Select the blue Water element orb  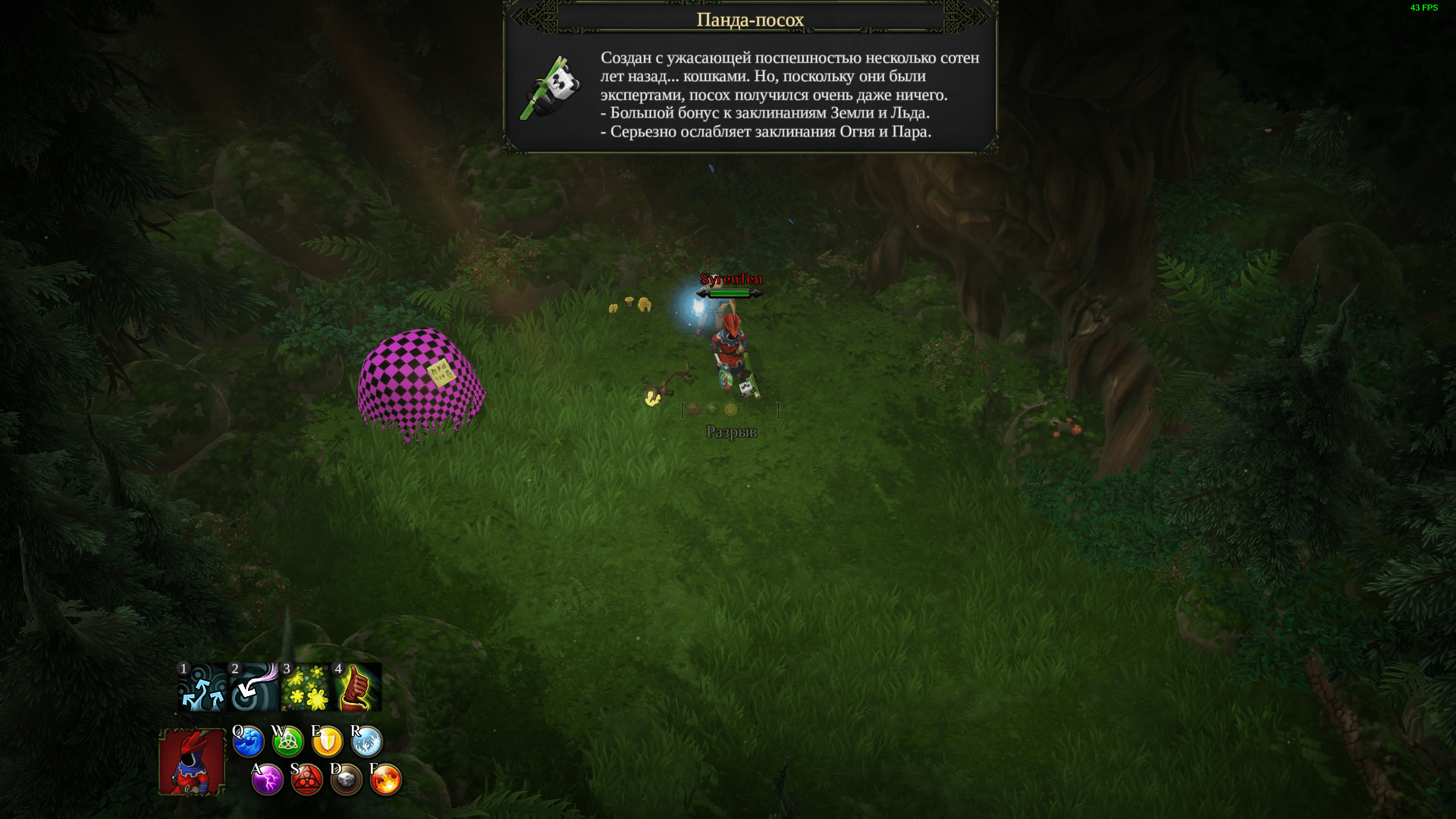click(x=248, y=742)
